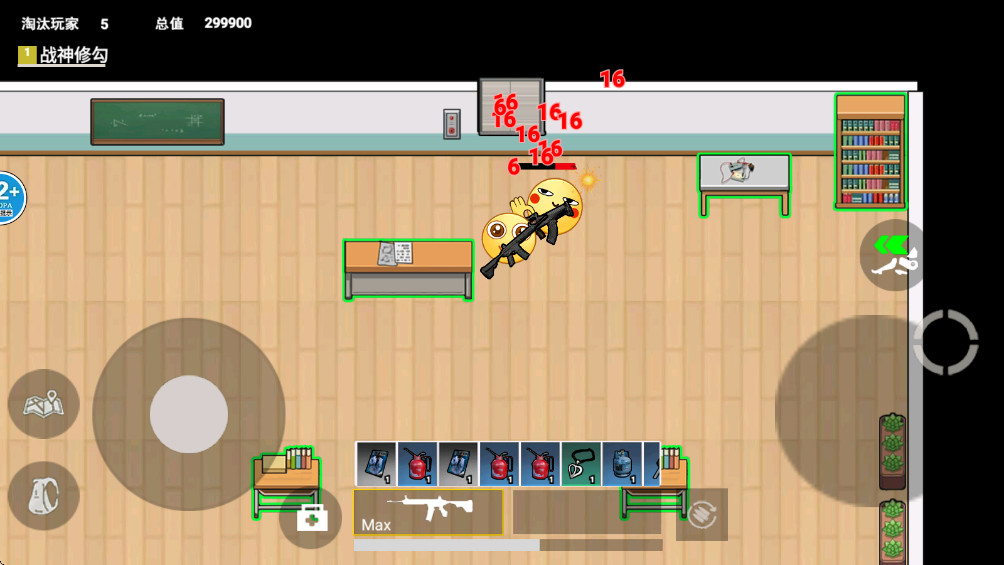Tap the movement joystick knob
The height and width of the screenshot is (565, 1004).
pos(188,414)
